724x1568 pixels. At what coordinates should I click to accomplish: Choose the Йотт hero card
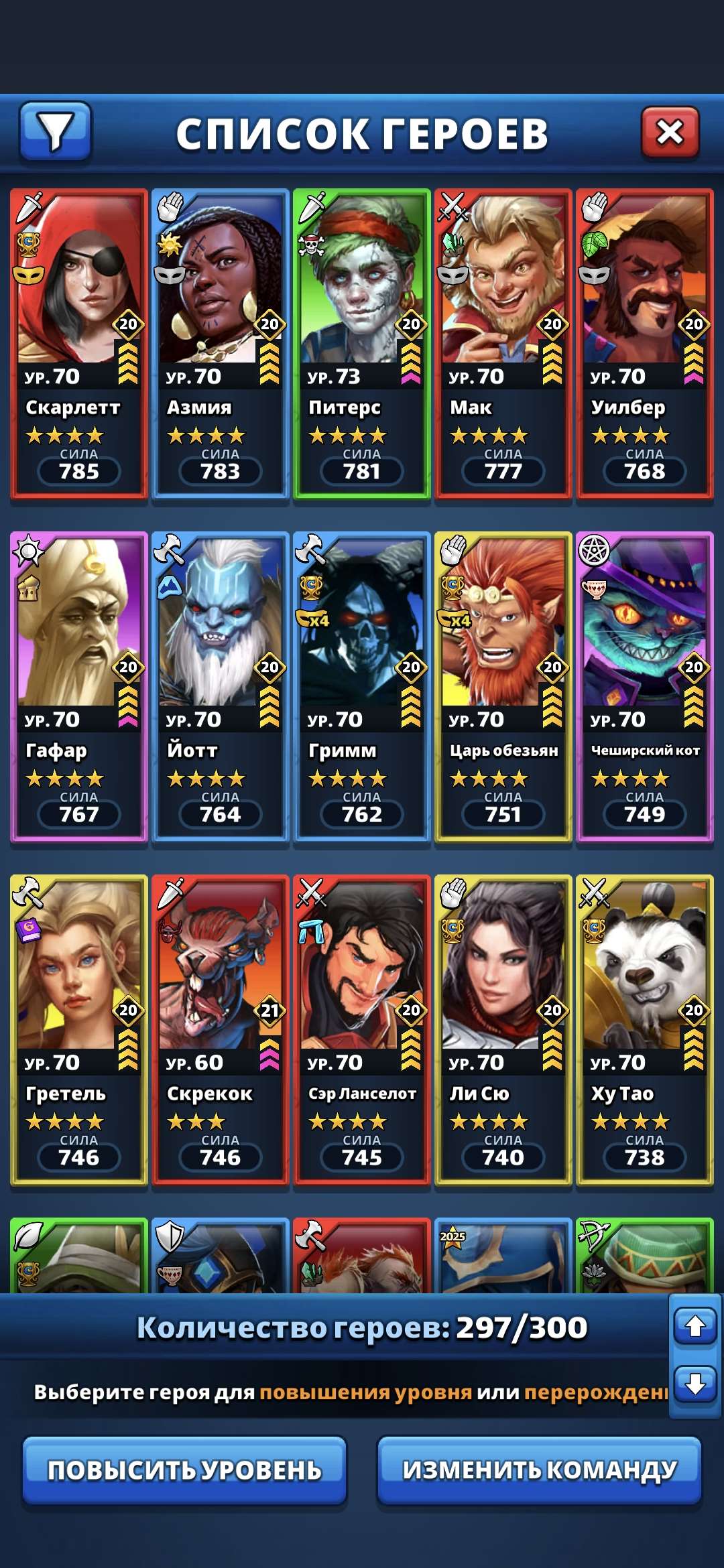click(x=221, y=688)
